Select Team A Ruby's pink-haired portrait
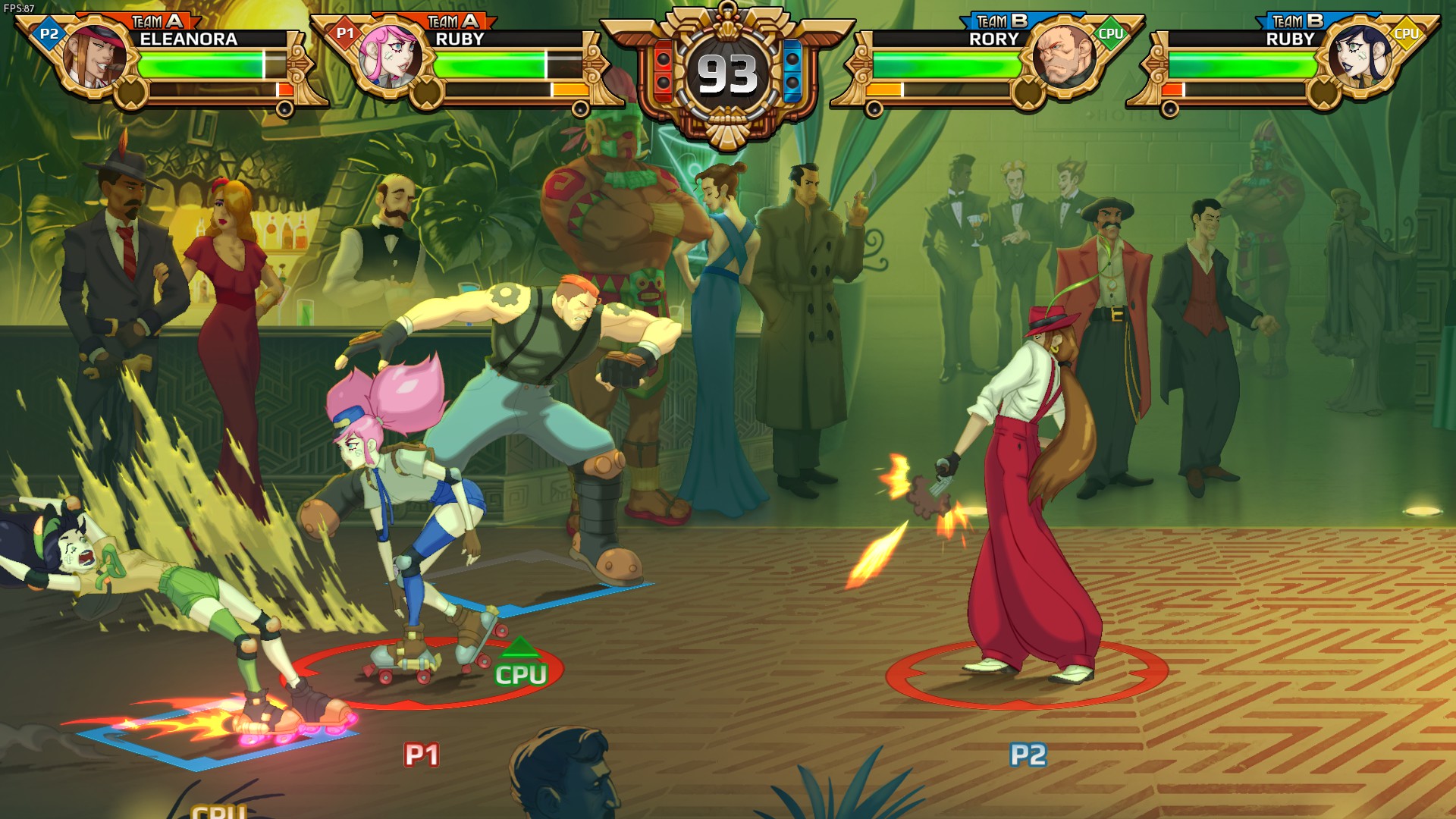The height and width of the screenshot is (819, 1456). point(390,57)
